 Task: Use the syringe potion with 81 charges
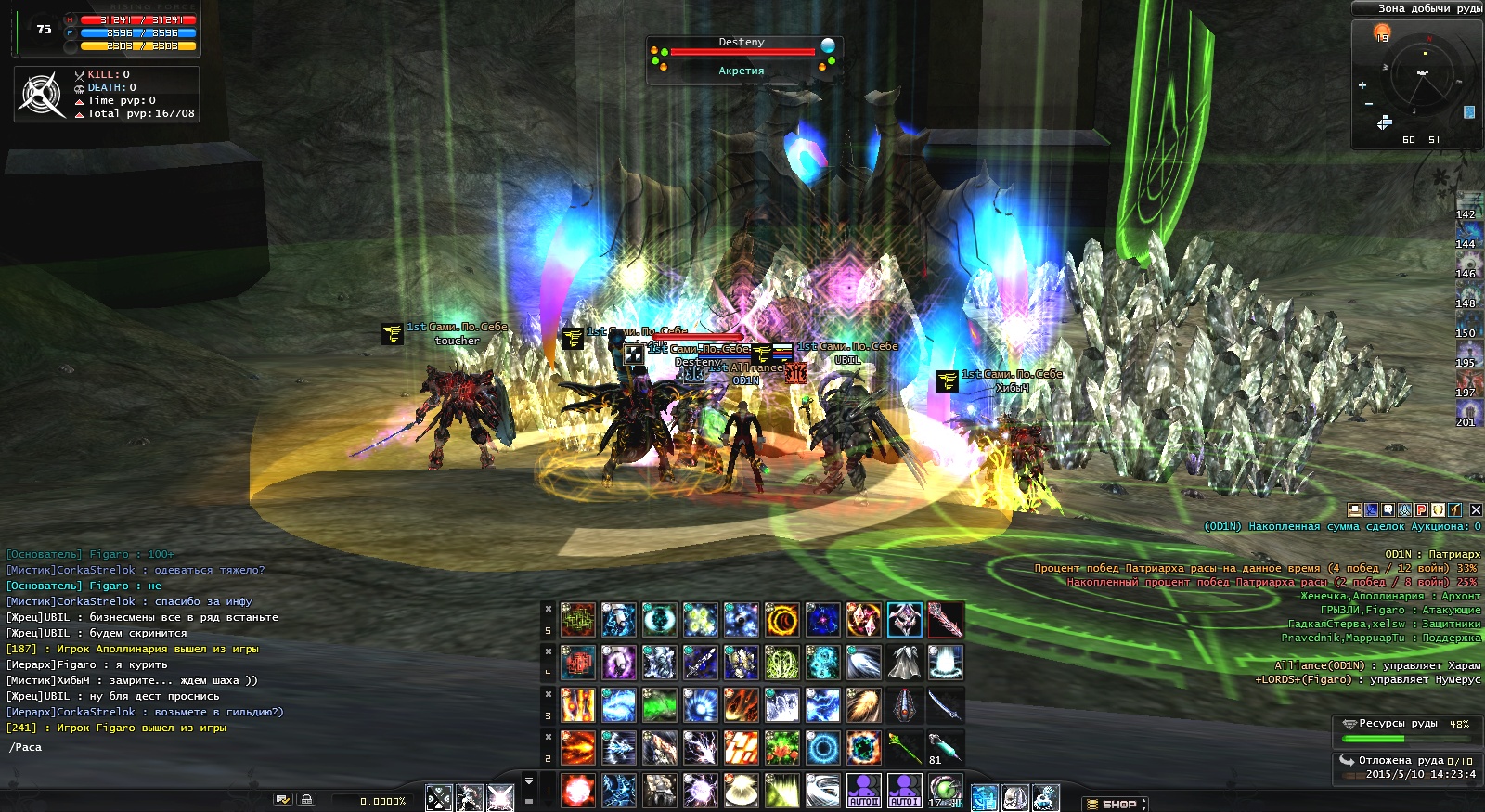pos(945,748)
